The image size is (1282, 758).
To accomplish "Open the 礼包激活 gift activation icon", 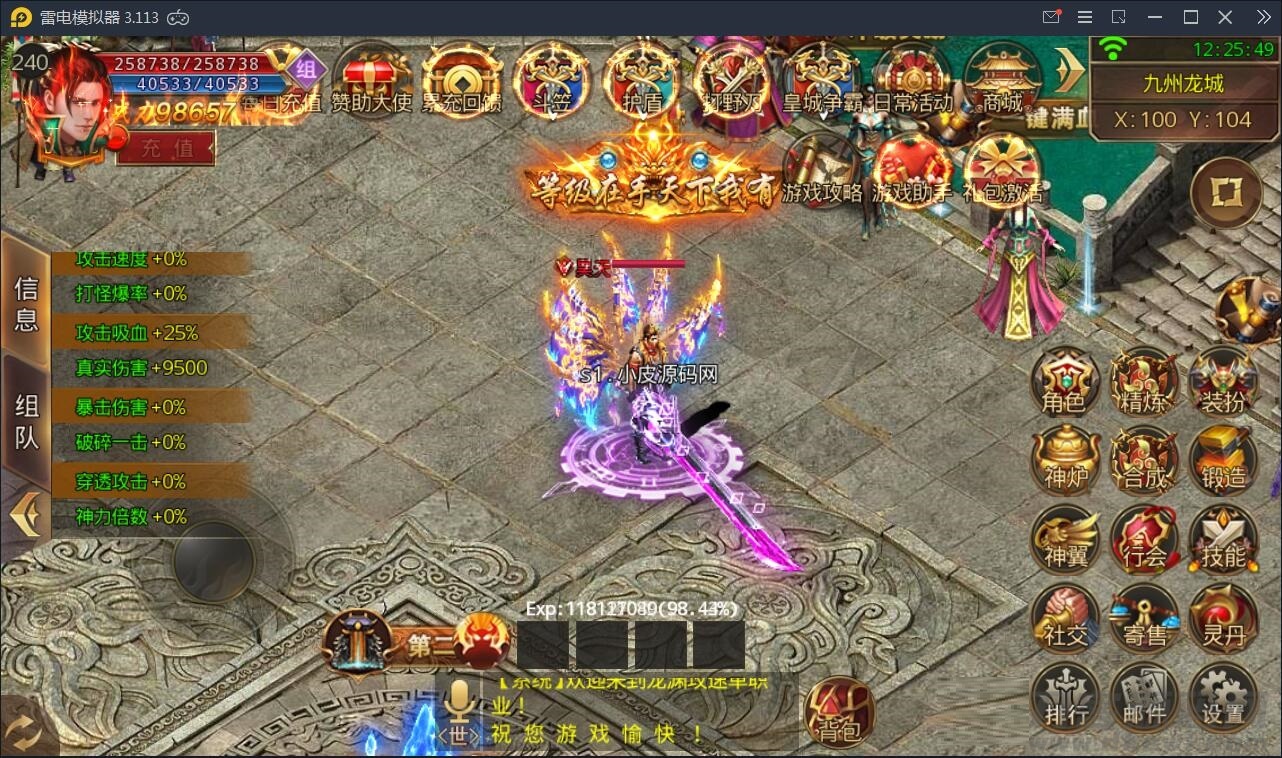I will pyautogui.click(x=1000, y=170).
